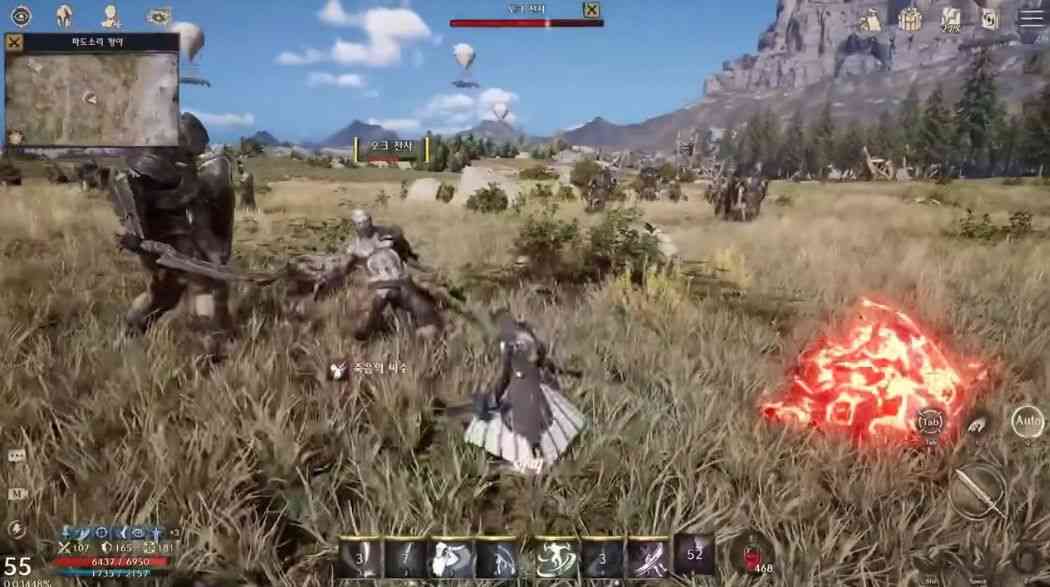1050x587 pixels.
Task: Close the minimap panel
Action: coord(14,42)
